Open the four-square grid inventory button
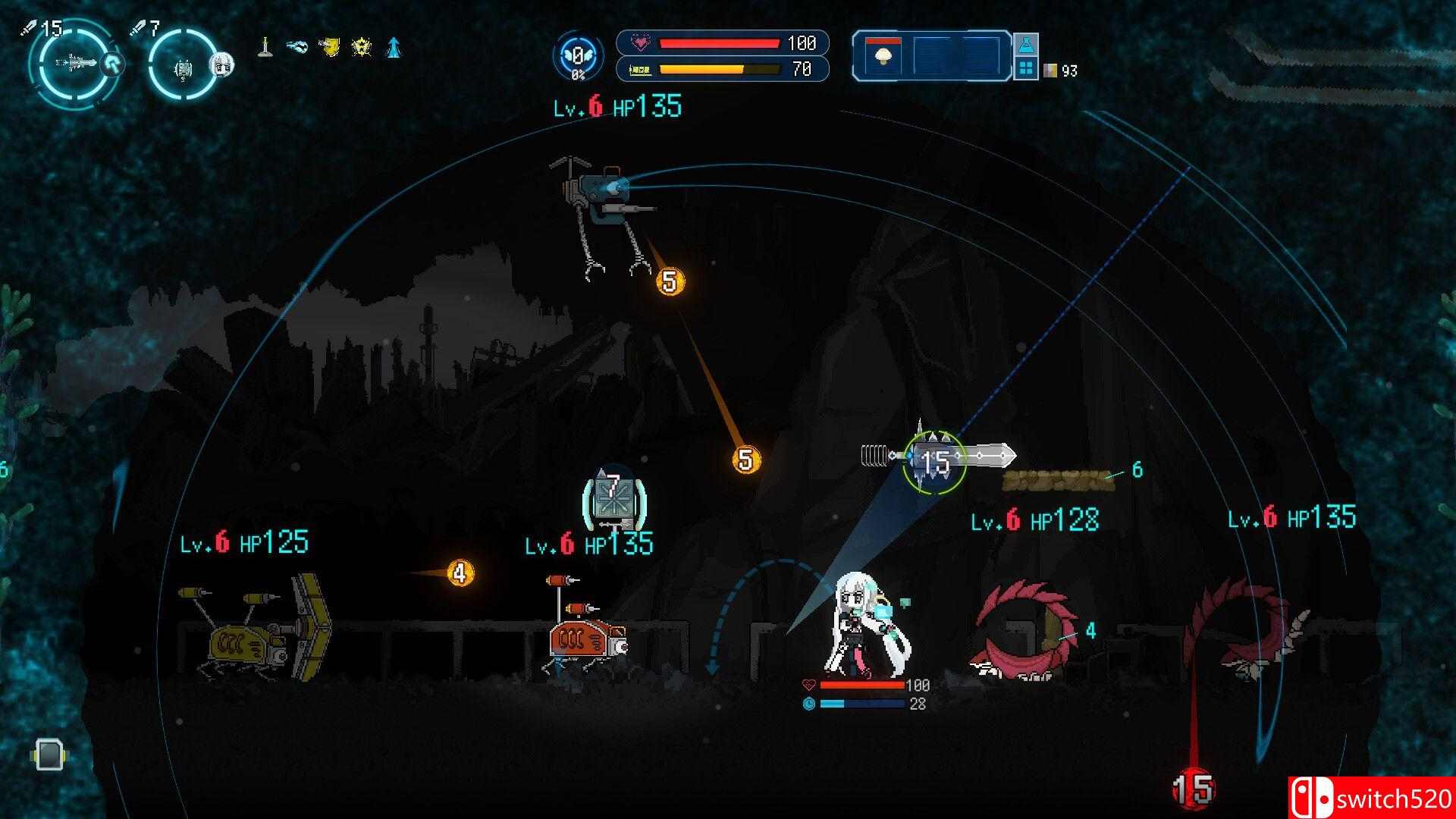Image resolution: width=1456 pixels, height=819 pixels. pos(1026,69)
